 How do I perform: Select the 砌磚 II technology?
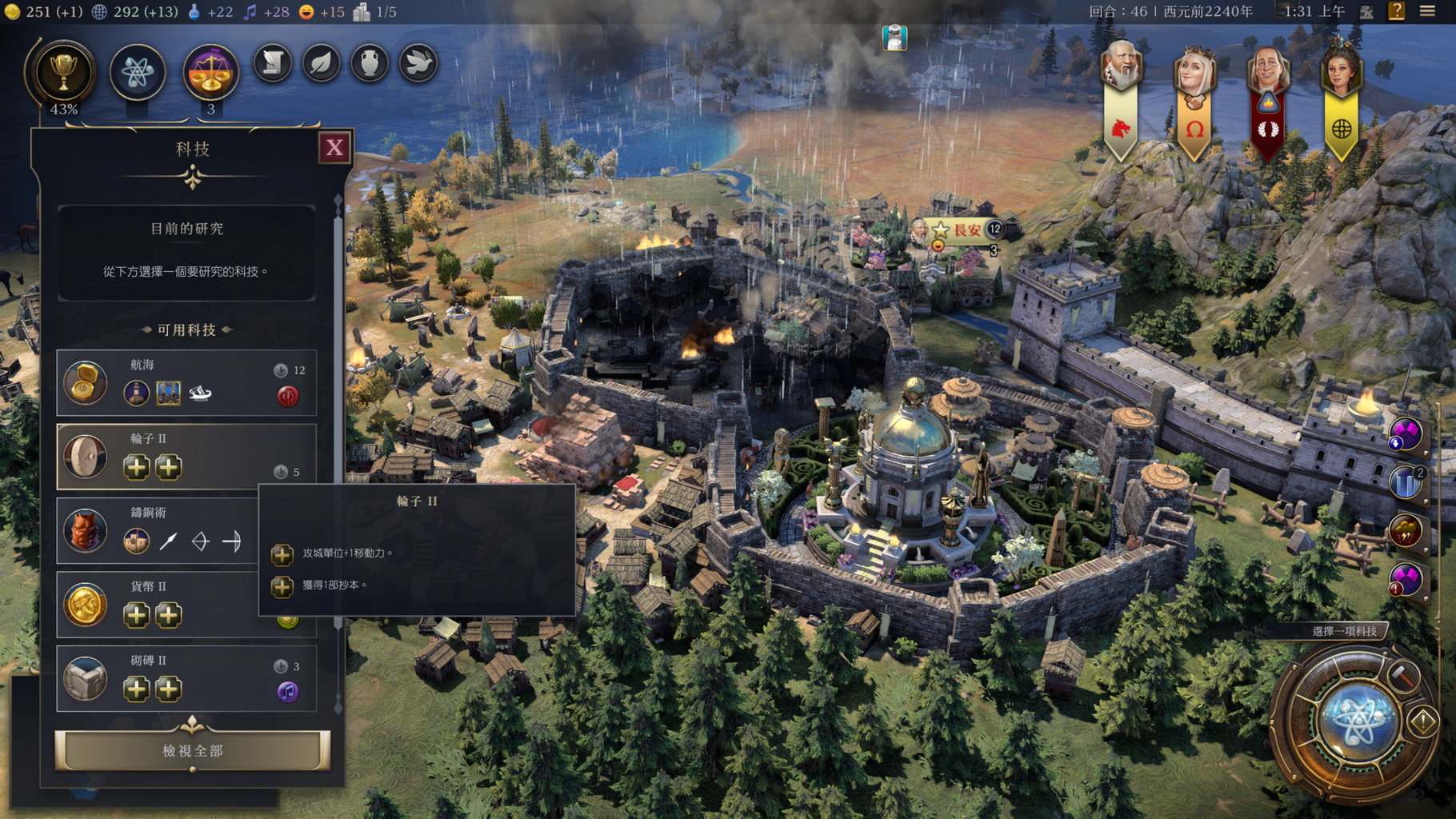click(186, 678)
